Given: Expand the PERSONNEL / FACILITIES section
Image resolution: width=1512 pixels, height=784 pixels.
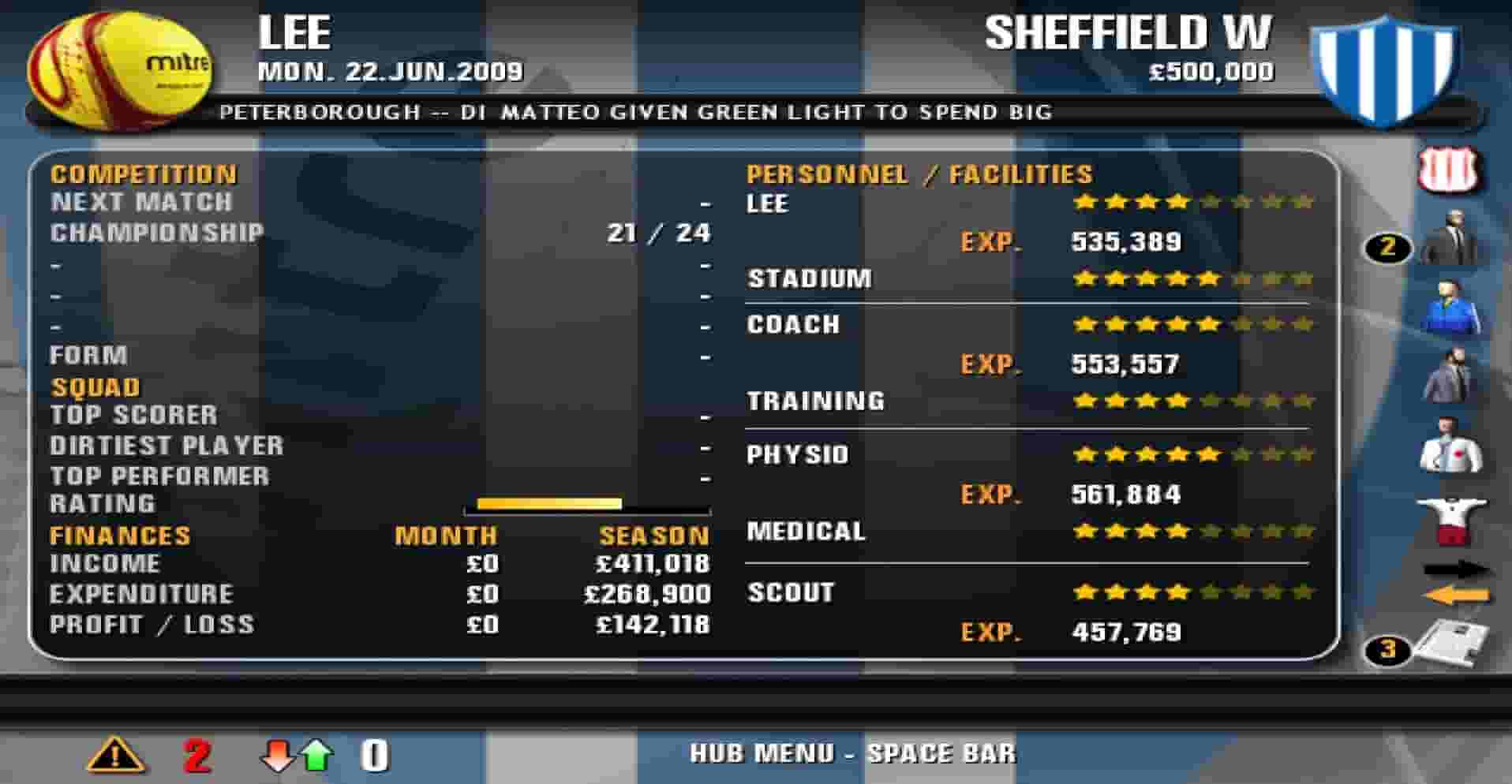Looking at the screenshot, I should coord(918,174).
